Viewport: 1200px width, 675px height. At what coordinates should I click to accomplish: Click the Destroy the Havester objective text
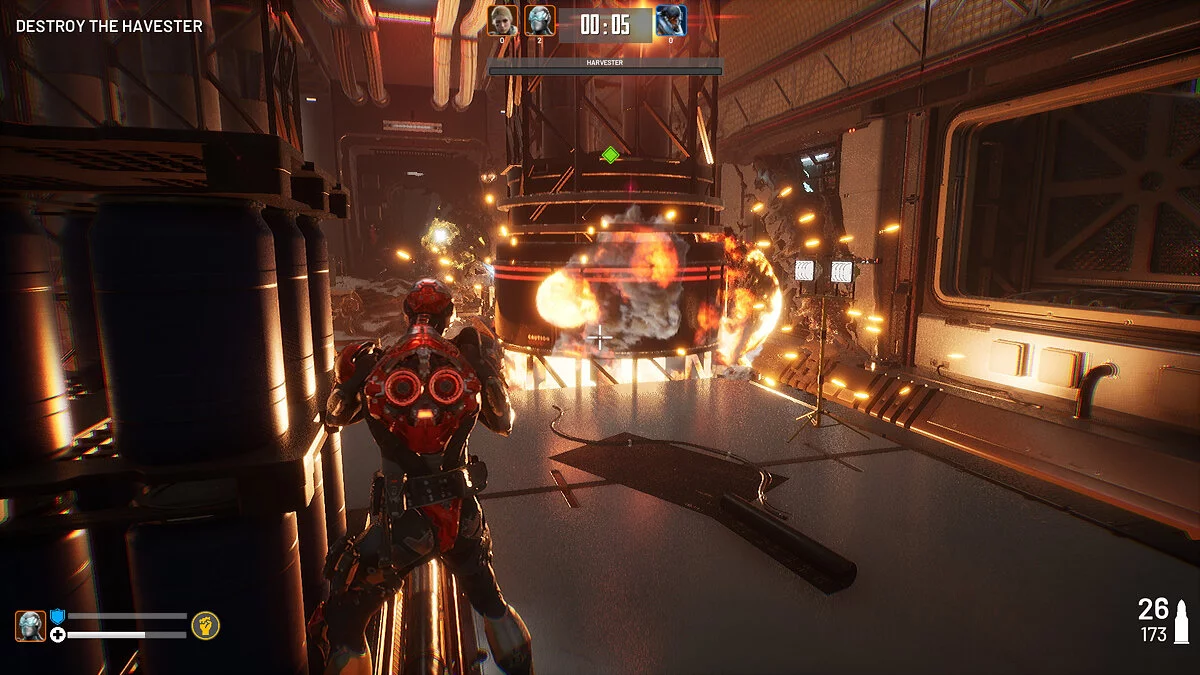(x=109, y=26)
